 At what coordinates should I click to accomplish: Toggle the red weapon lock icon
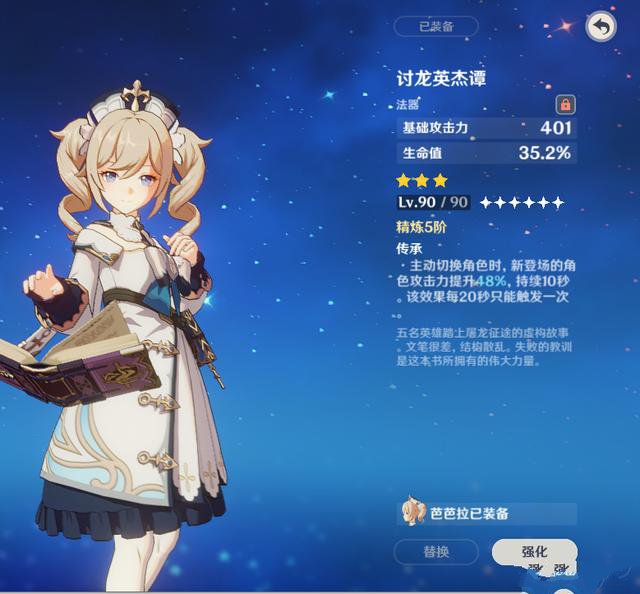pyautogui.click(x=565, y=104)
